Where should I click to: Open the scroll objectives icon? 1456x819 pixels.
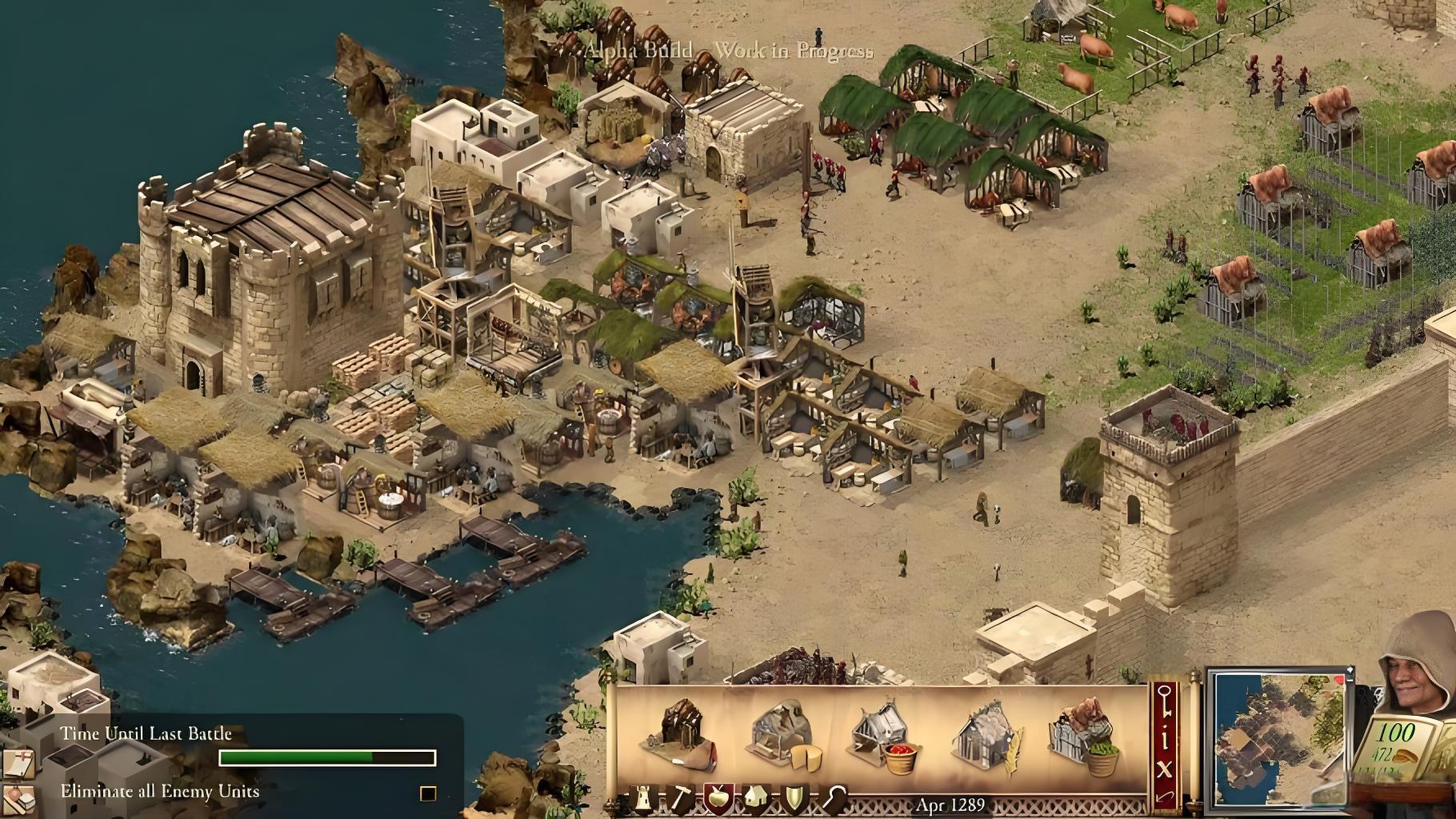tap(19, 763)
